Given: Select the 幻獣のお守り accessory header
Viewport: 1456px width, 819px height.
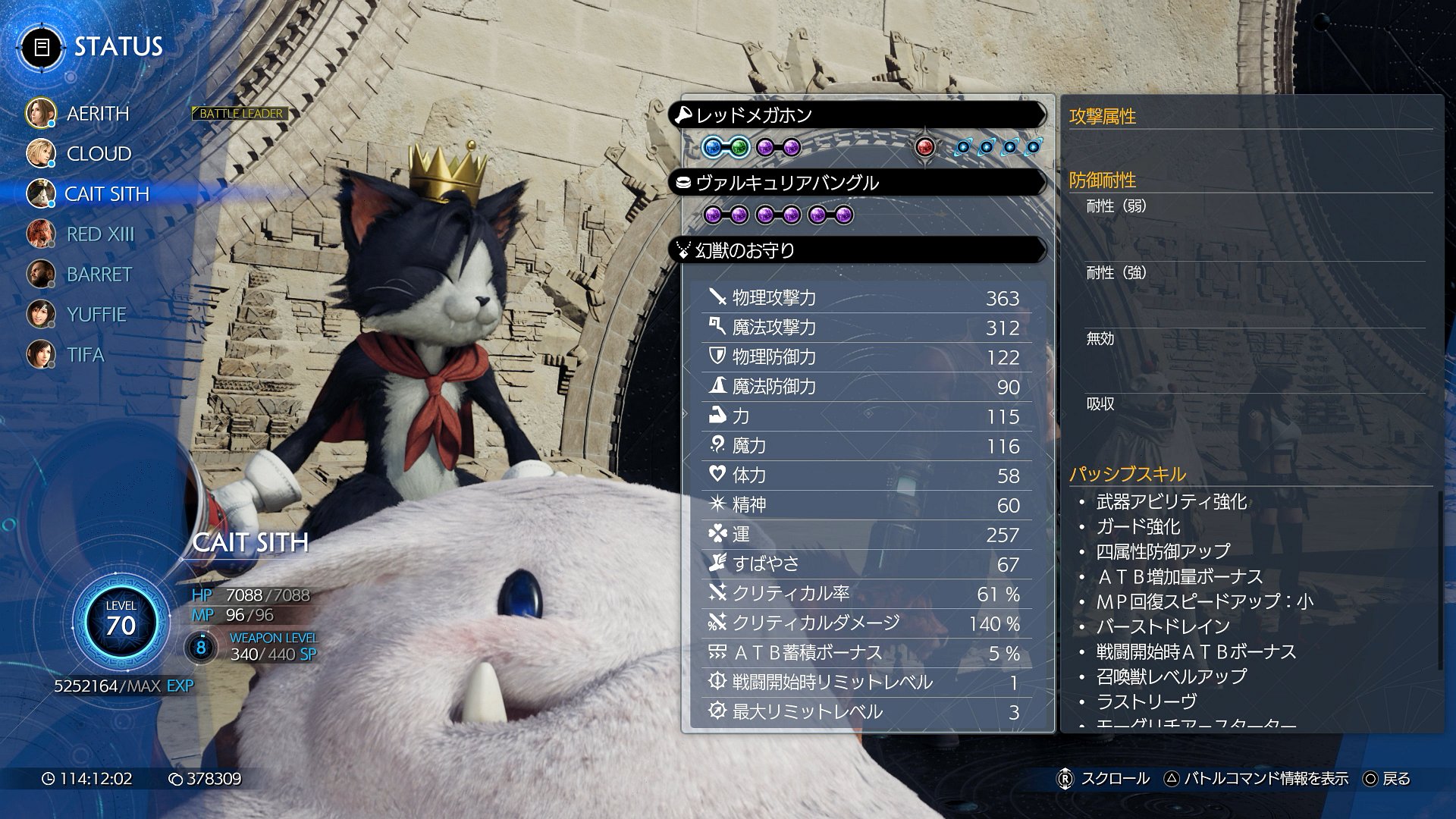Looking at the screenshot, I should point(857,250).
